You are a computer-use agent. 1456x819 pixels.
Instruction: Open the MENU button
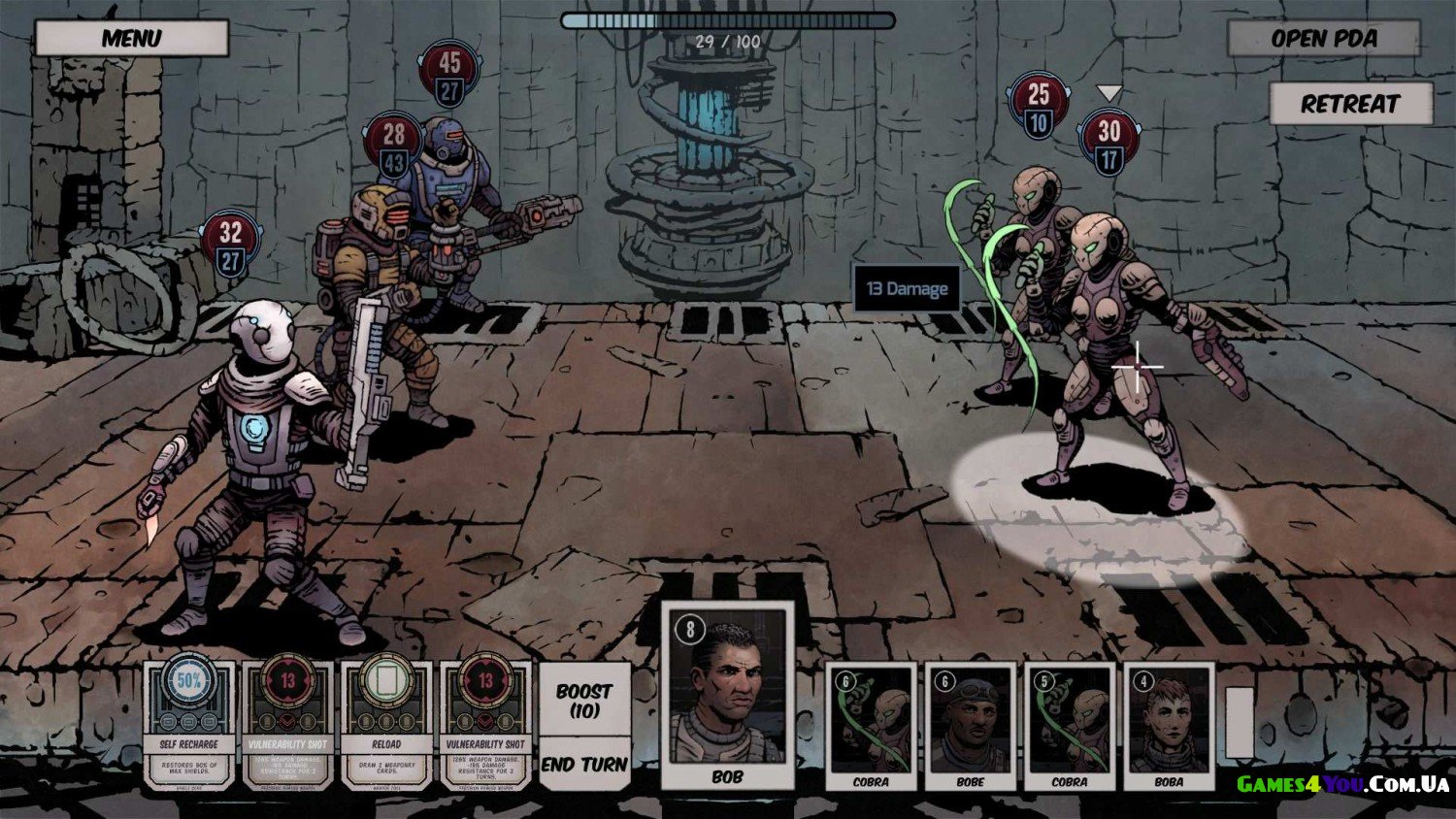point(131,39)
